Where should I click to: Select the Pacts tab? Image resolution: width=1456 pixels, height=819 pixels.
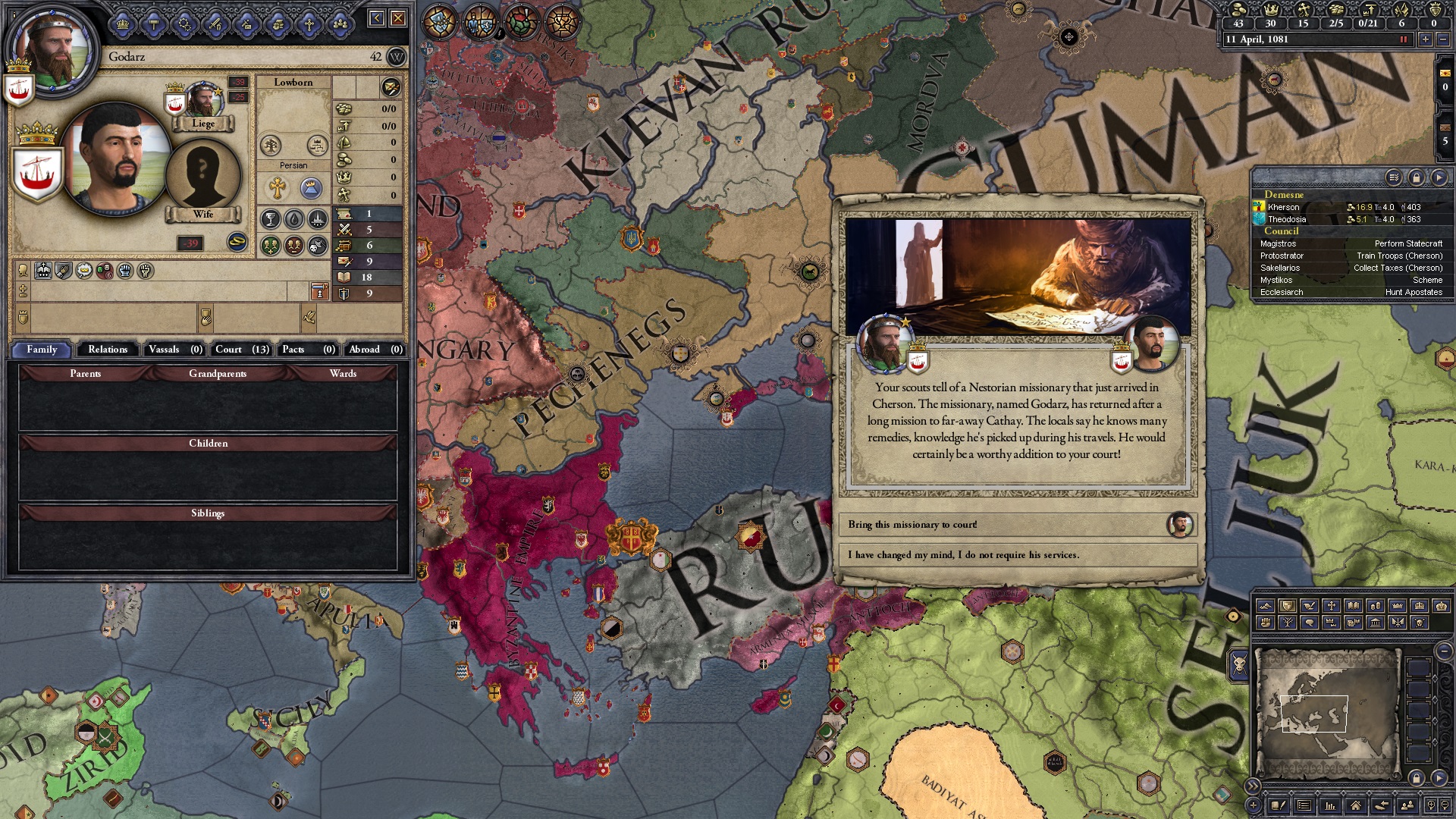[x=307, y=350]
